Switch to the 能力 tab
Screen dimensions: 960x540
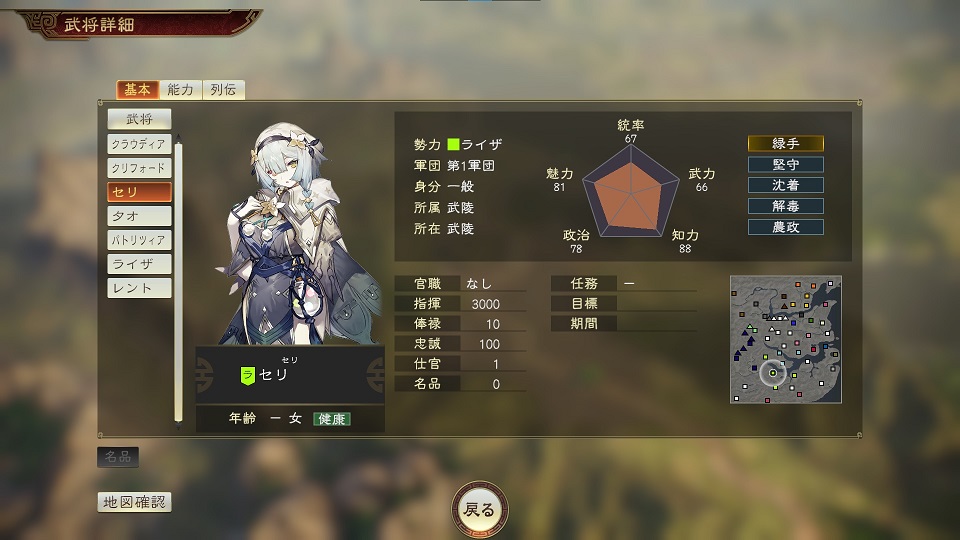(181, 90)
